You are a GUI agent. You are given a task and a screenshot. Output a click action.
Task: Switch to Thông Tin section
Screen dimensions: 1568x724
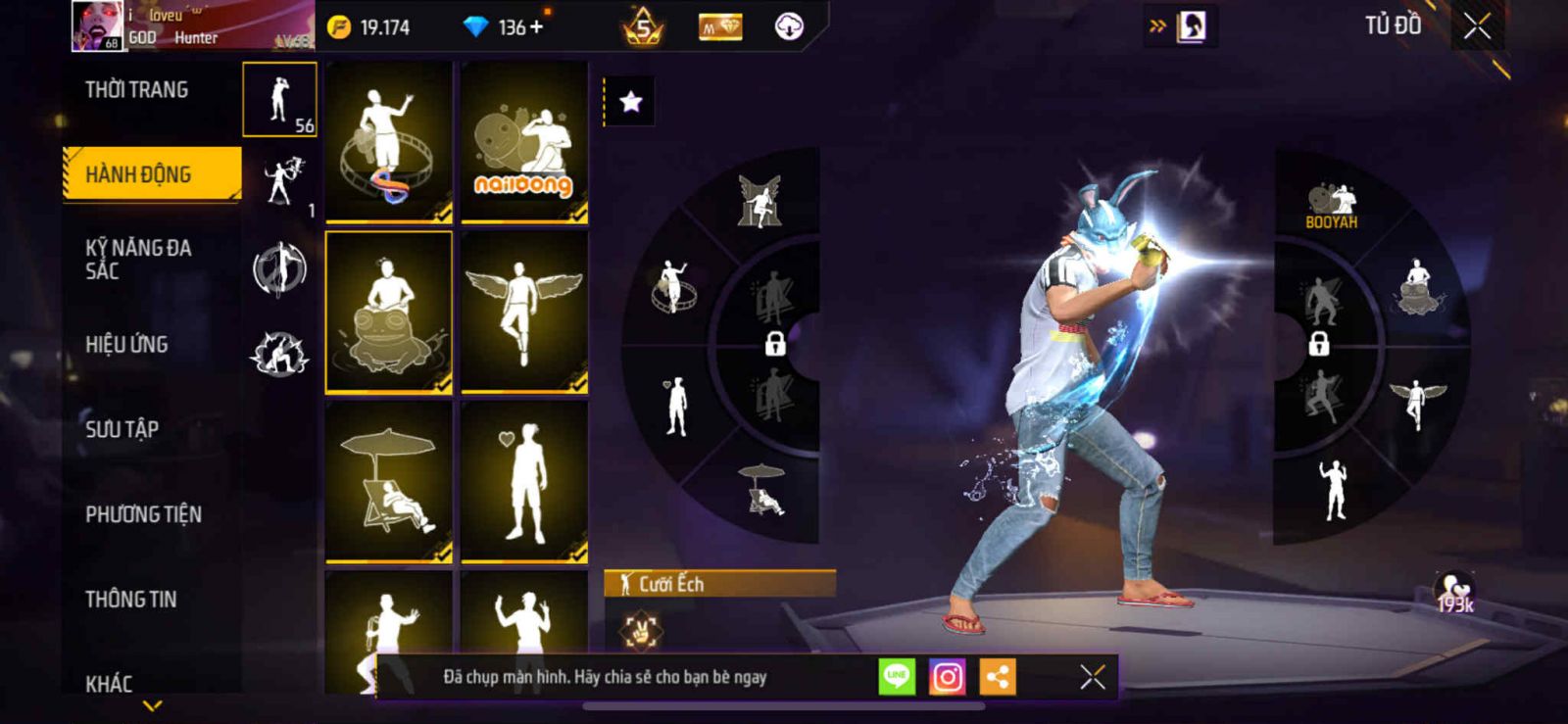click(130, 599)
